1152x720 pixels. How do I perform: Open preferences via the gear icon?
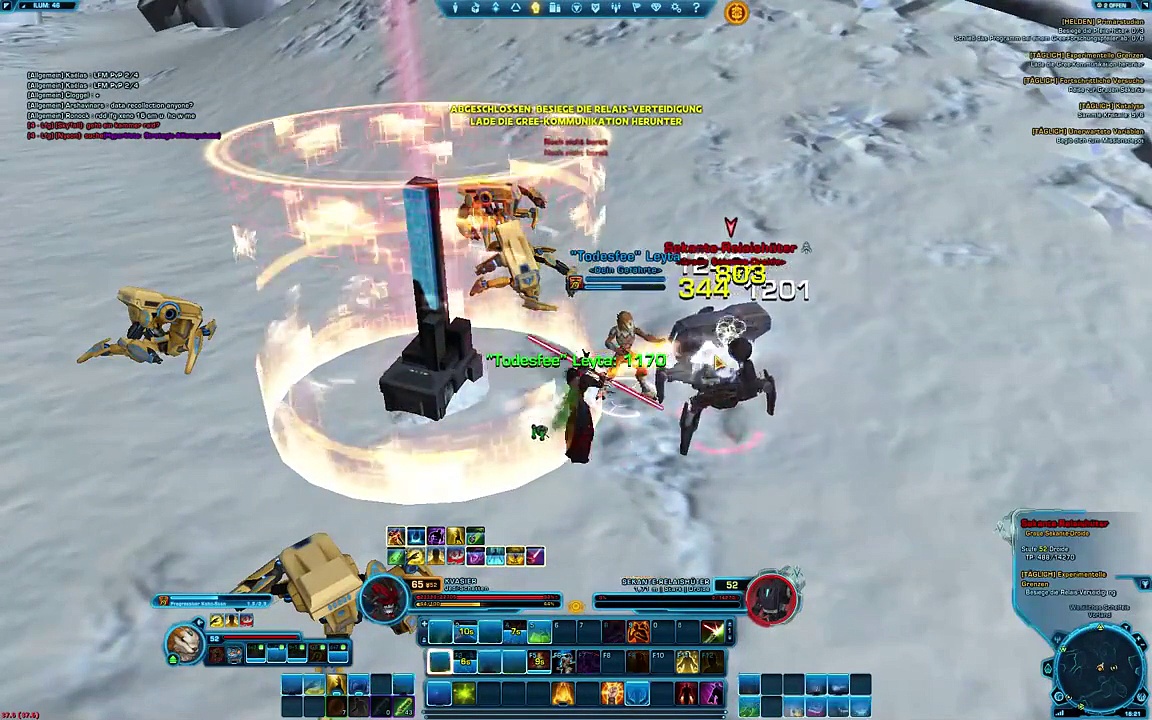(x=676, y=8)
